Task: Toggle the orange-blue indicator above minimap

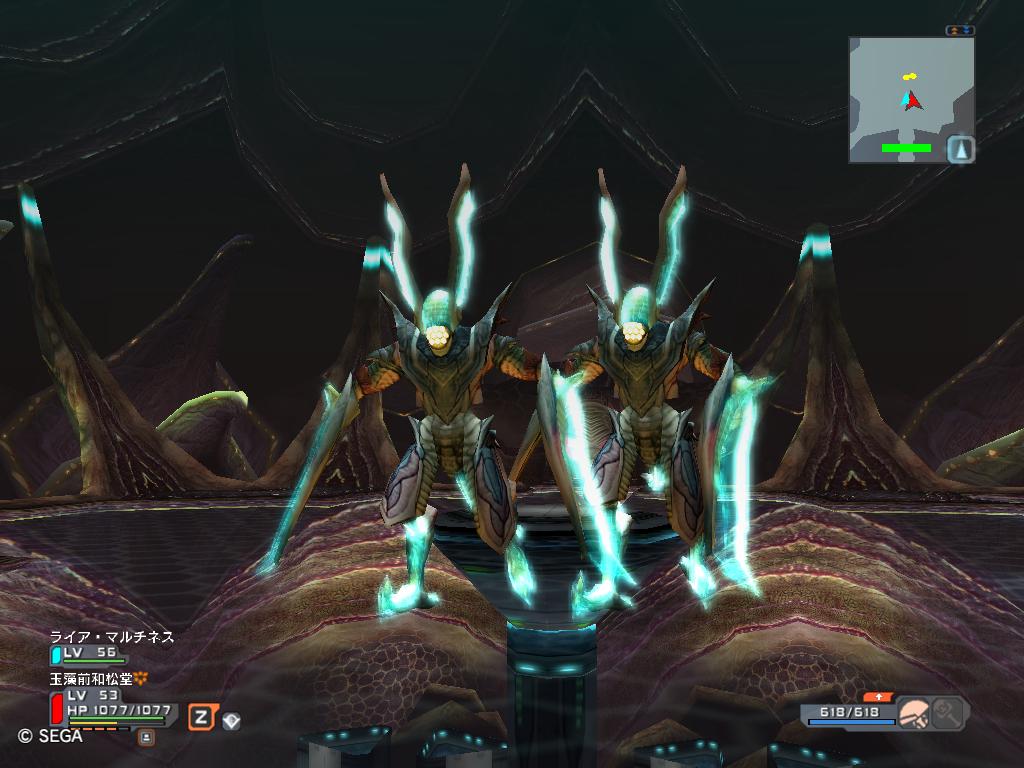Action: click(x=960, y=31)
